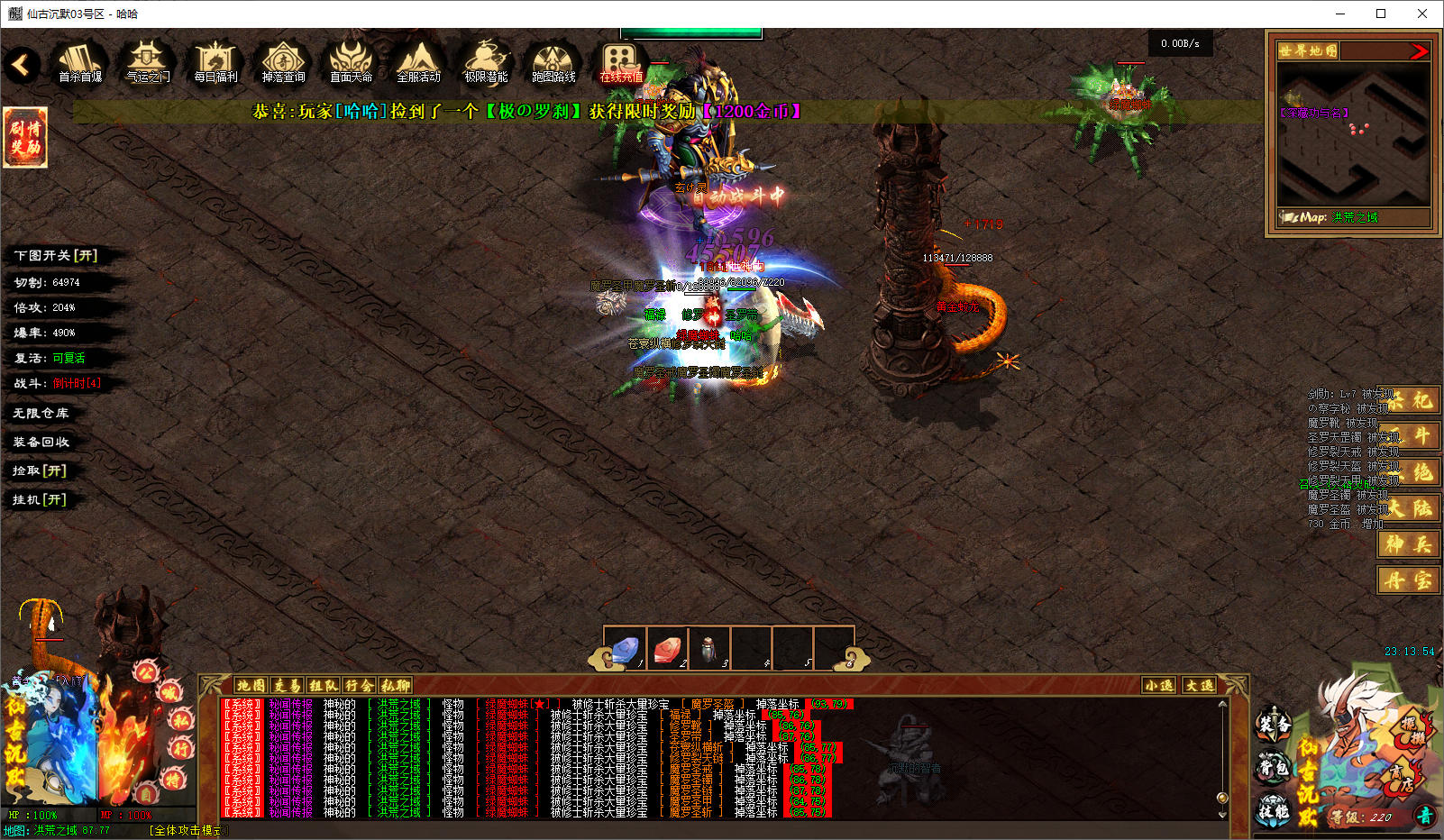Viewport: 1444px width, 840px height.
Task: Open the 每日福利 daily rewards icon
Action: coord(215,61)
